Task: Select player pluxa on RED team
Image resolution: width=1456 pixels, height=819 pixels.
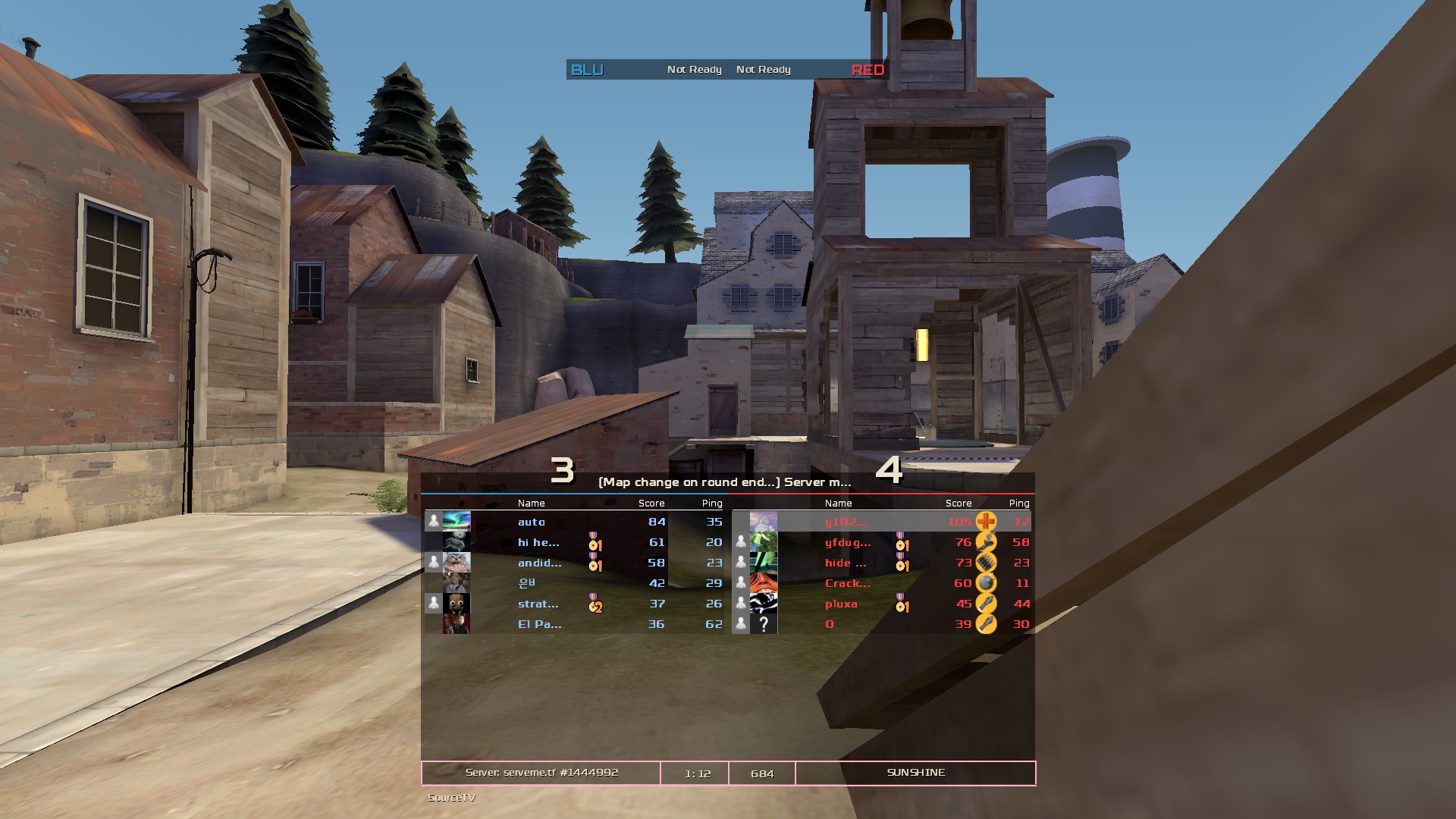Action: coord(841,604)
